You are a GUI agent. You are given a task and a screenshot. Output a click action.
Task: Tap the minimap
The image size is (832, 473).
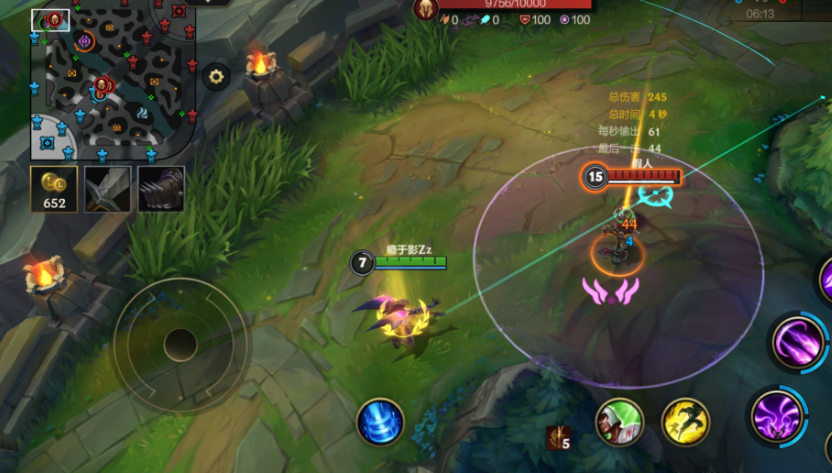tap(114, 78)
